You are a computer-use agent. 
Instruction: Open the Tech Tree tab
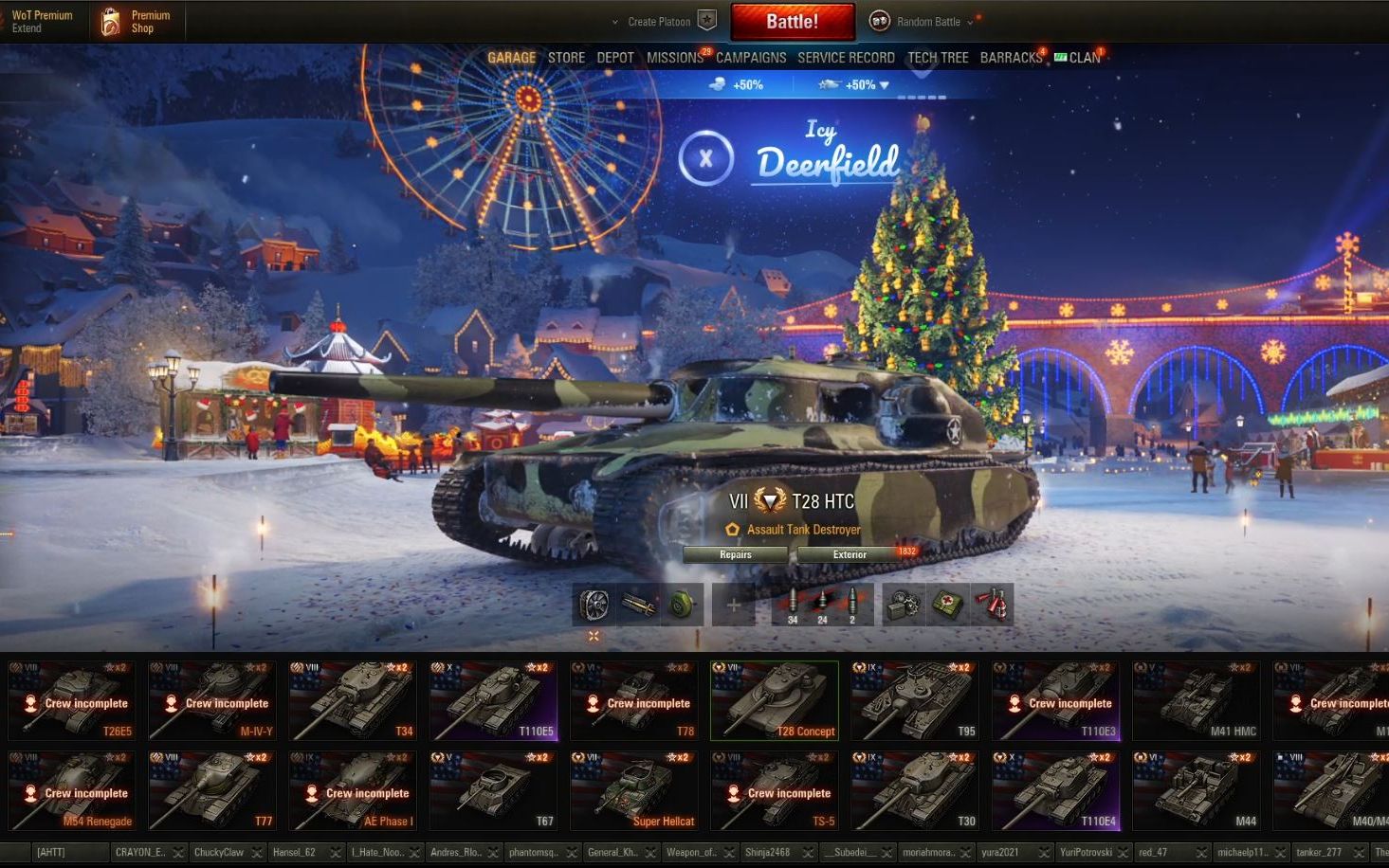coord(938,58)
